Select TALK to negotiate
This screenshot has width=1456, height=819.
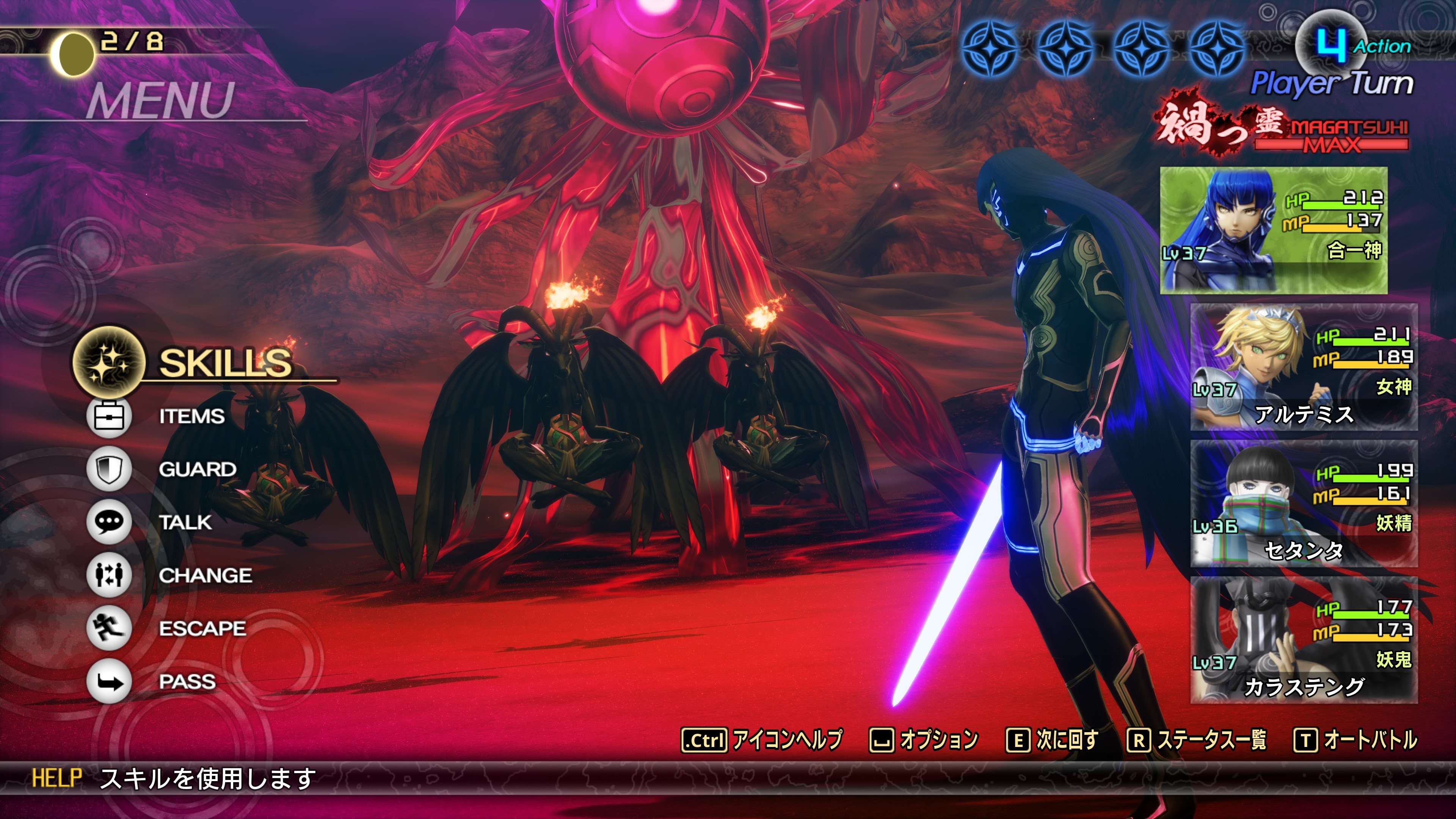point(185,522)
